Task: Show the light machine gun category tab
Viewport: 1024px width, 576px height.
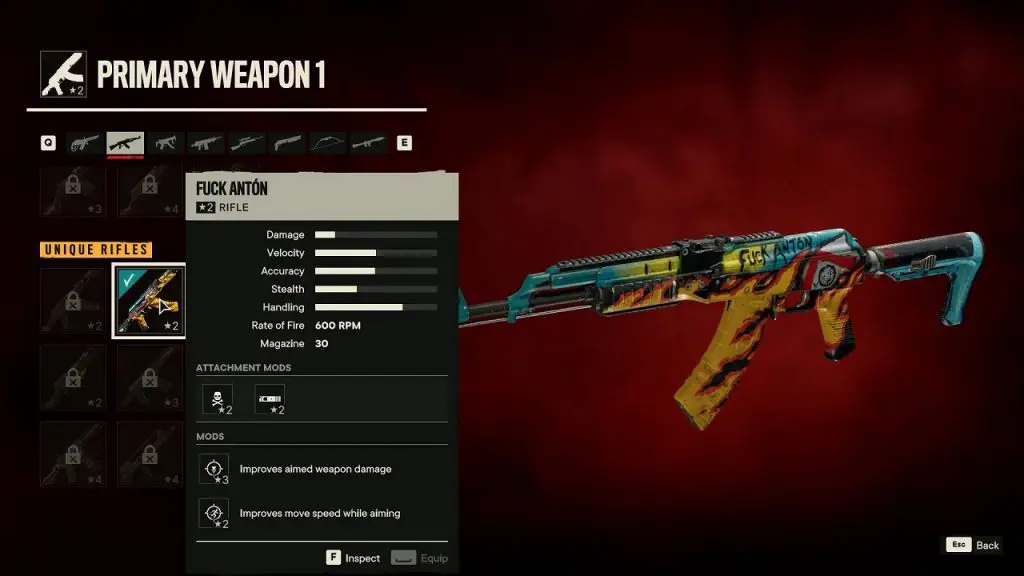Action: click(207, 143)
